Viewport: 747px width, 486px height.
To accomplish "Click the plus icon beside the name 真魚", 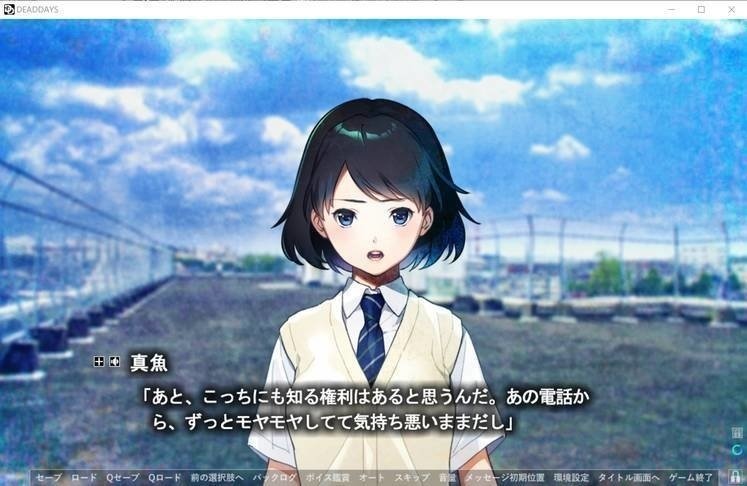I will 99,361.
